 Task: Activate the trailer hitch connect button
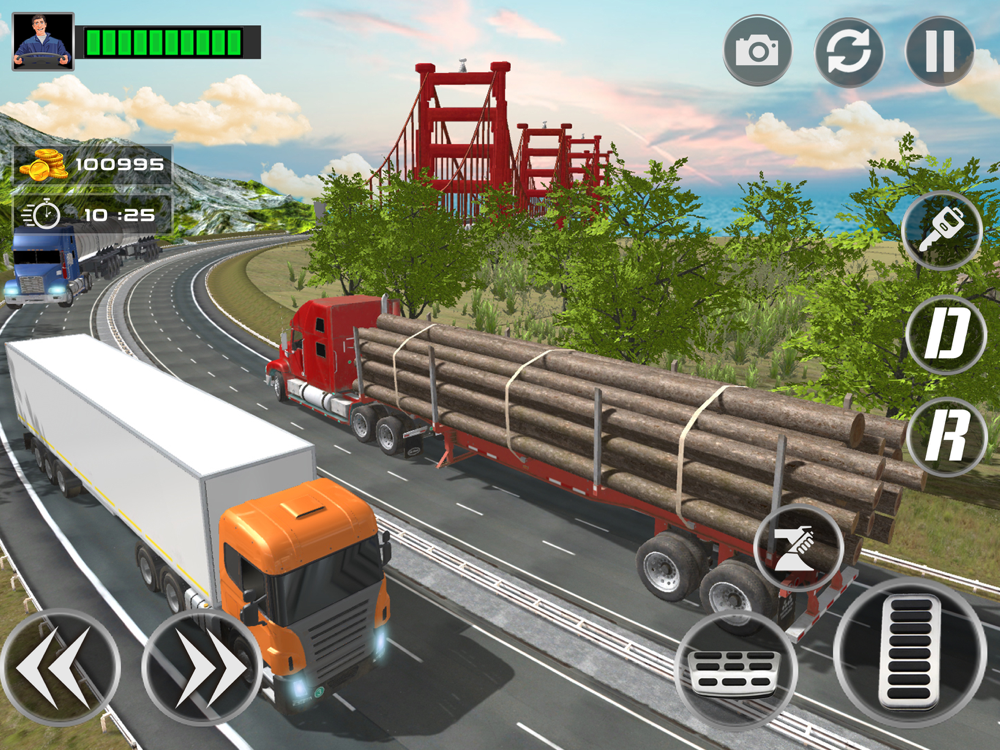click(x=798, y=548)
